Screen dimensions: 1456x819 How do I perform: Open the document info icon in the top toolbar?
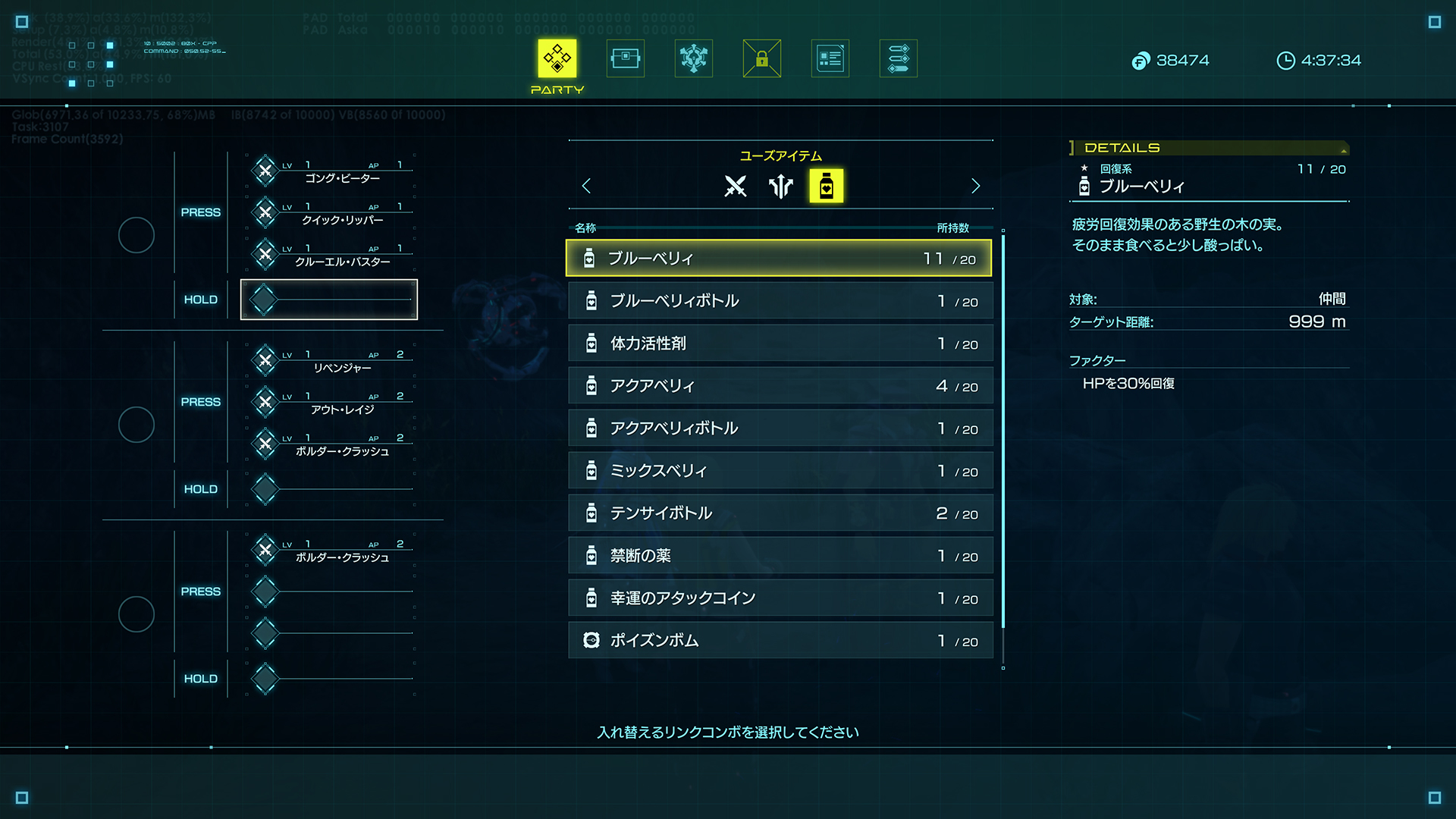point(830,58)
